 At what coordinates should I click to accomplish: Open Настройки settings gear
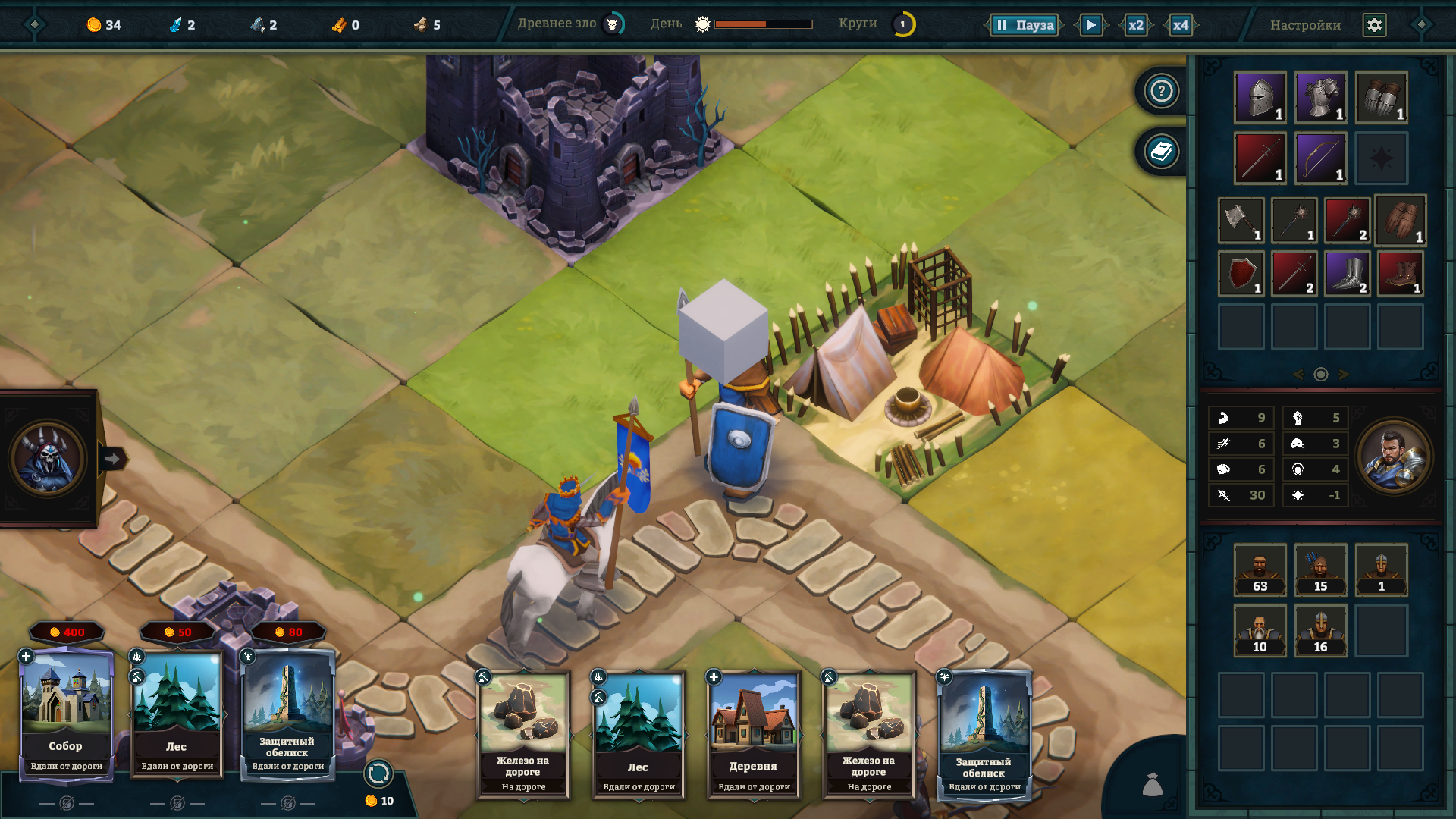1374,25
